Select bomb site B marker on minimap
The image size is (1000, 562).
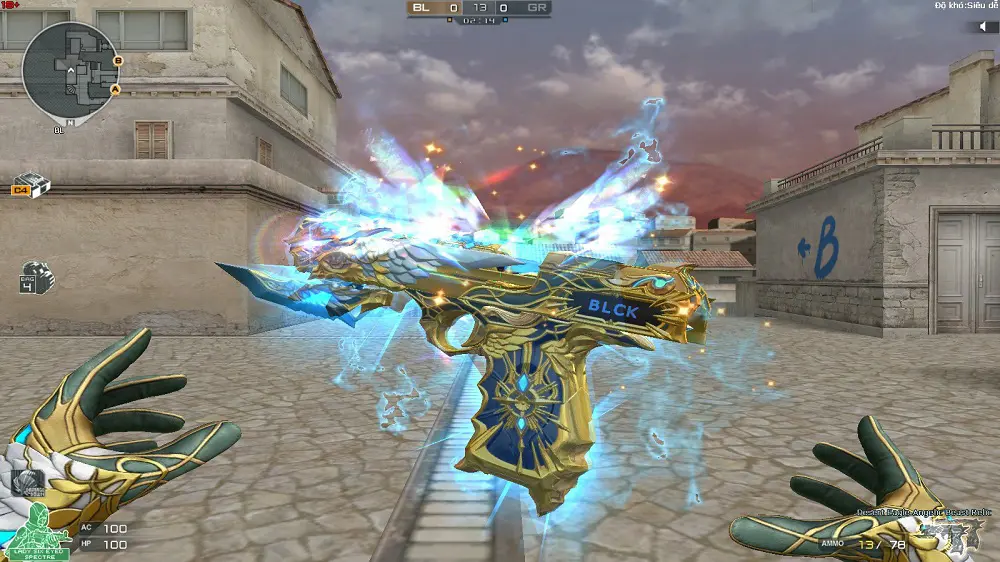118,61
